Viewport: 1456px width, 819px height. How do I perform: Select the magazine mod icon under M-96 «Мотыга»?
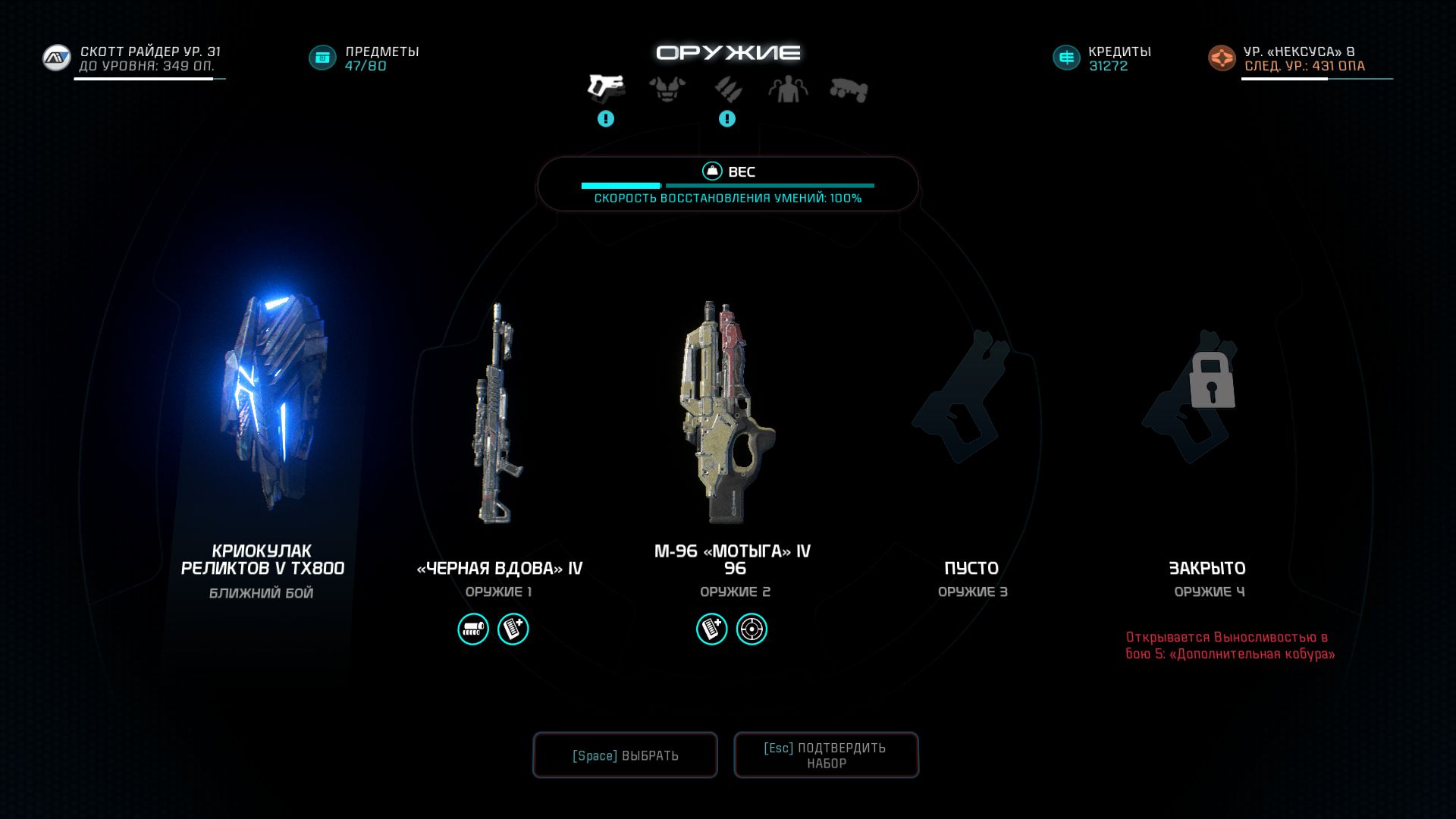712,629
